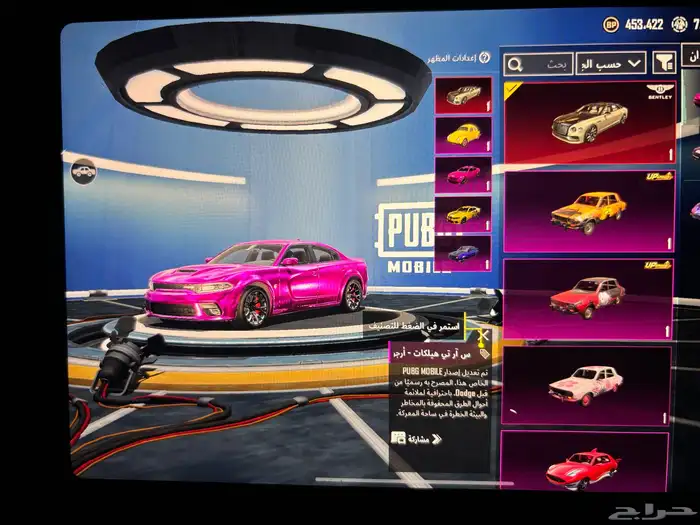Select the small yellow sports car thumbnail
Viewport: 700px width, 525px height.
pos(464,214)
